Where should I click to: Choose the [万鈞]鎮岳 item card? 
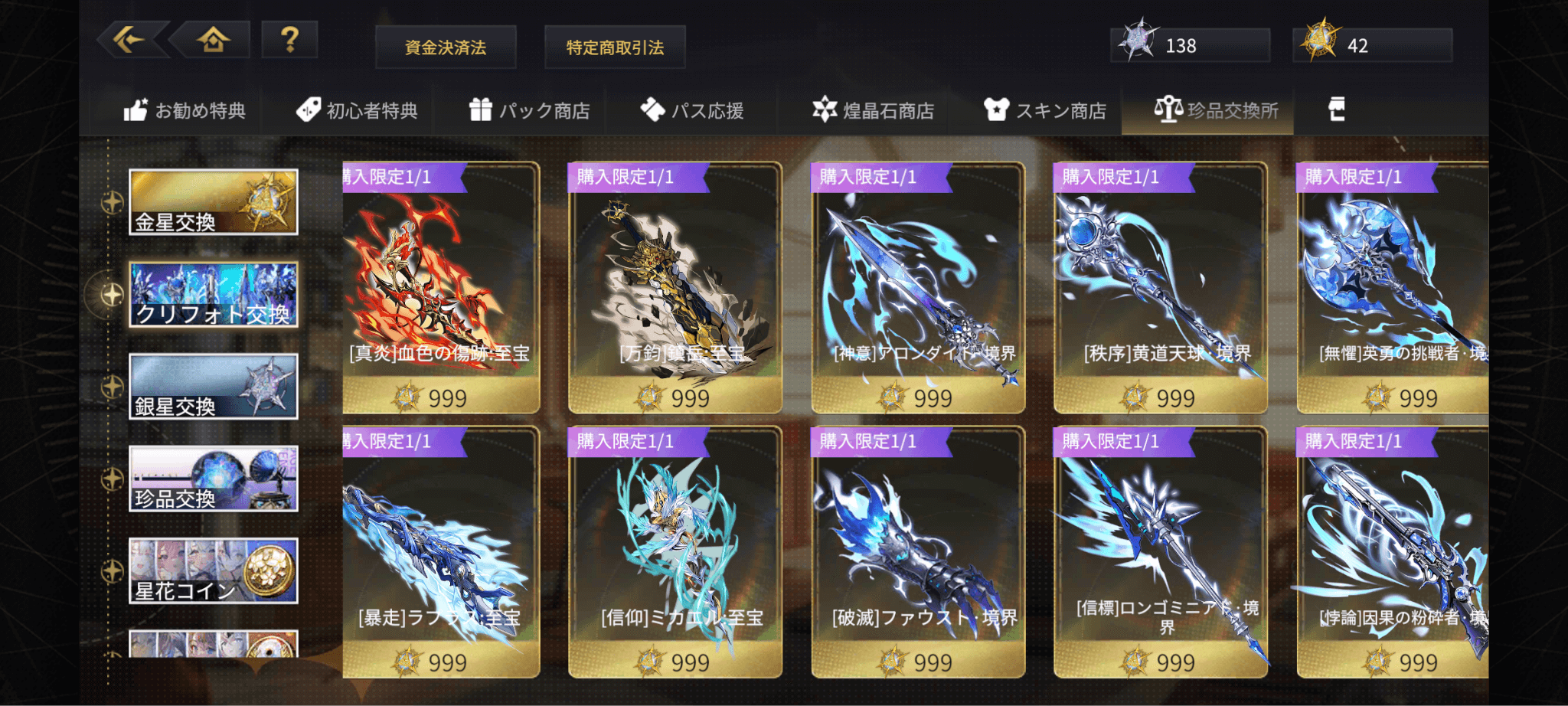[675, 289]
